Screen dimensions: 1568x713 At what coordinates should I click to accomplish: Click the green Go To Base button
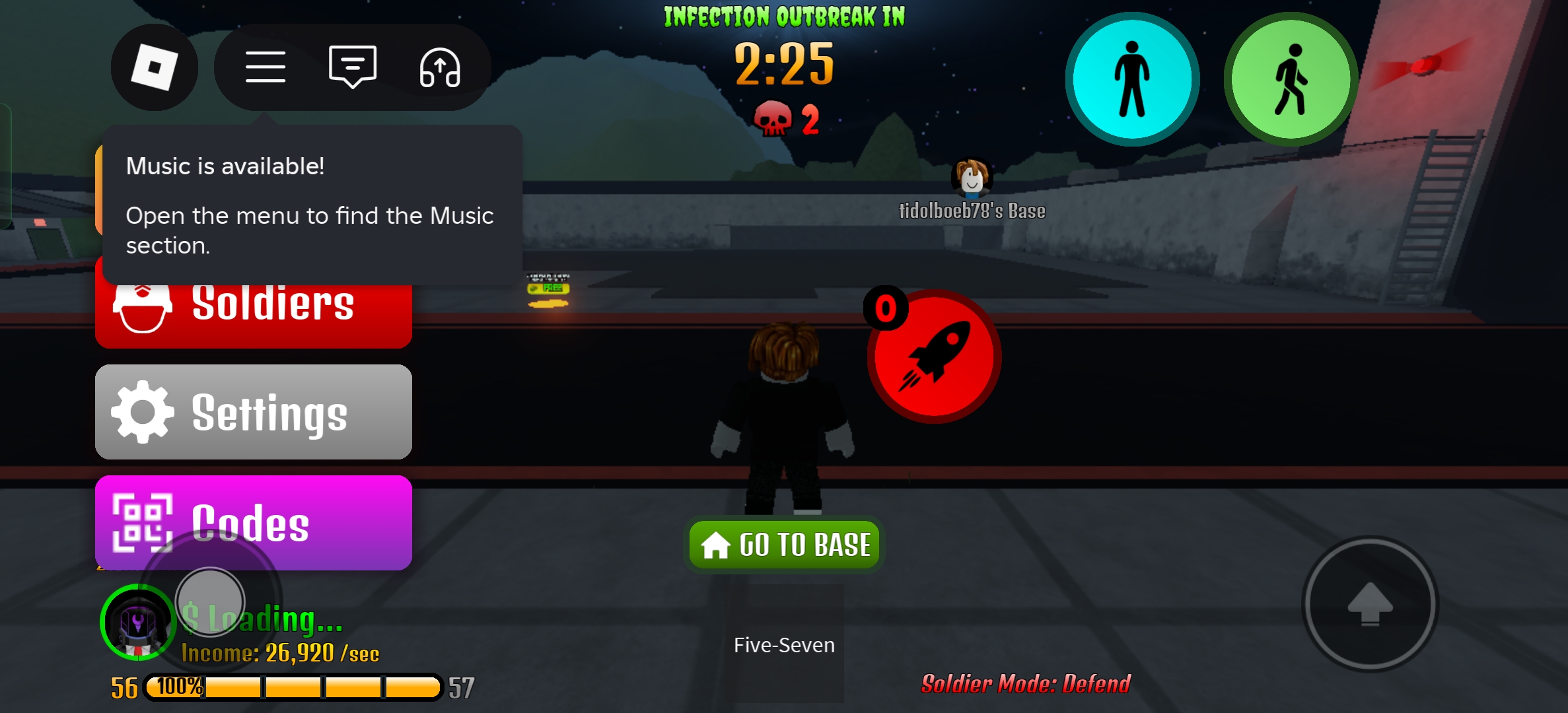pyautogui.click(x=784, y=545)
